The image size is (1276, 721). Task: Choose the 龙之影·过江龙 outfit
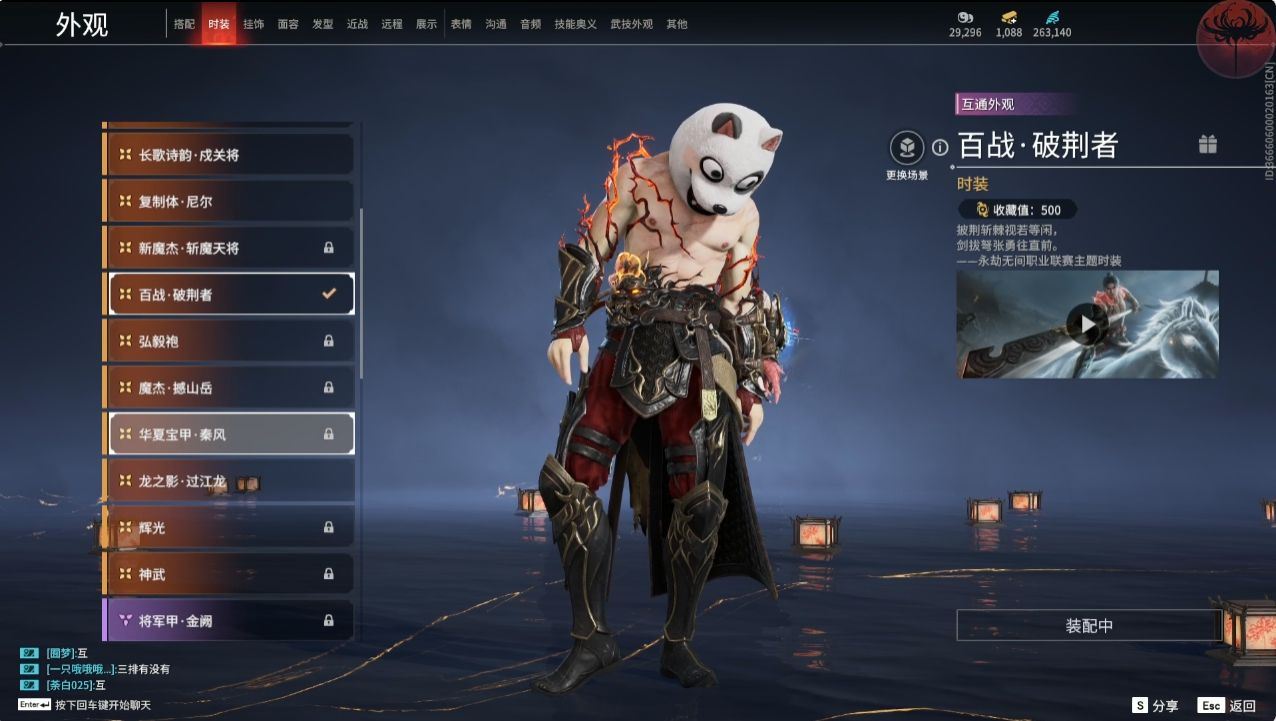click(229, 481)
